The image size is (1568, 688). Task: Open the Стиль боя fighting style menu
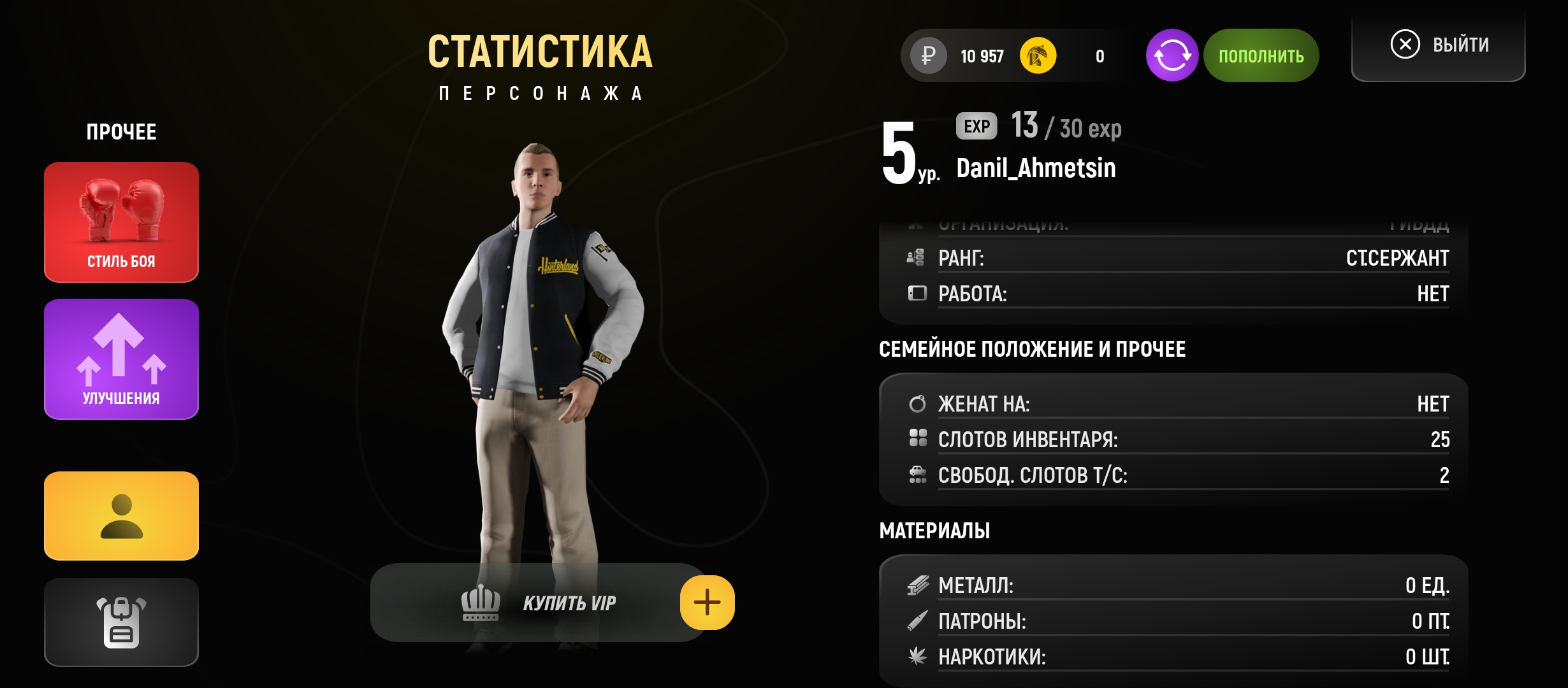click(x=121, y=222)
